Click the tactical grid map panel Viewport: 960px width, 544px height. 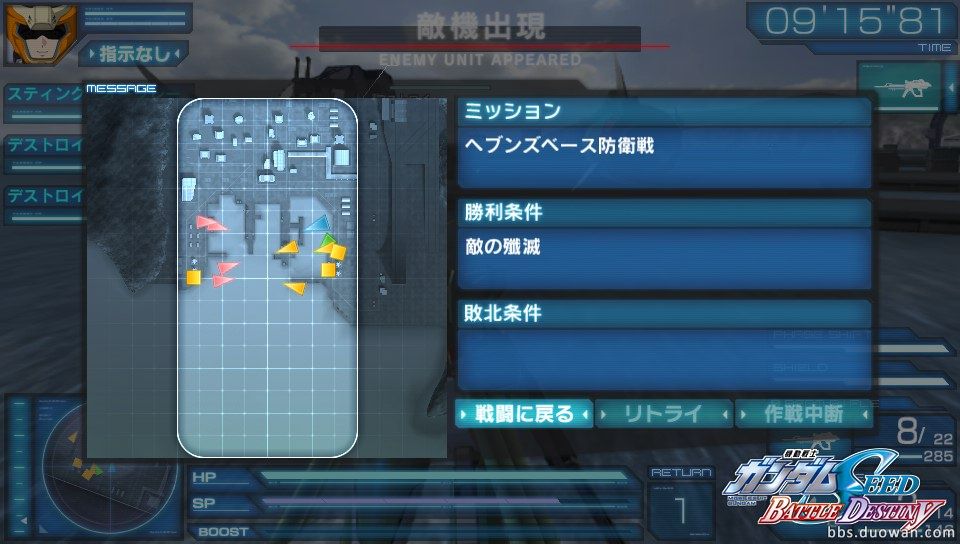pos(267,277)
